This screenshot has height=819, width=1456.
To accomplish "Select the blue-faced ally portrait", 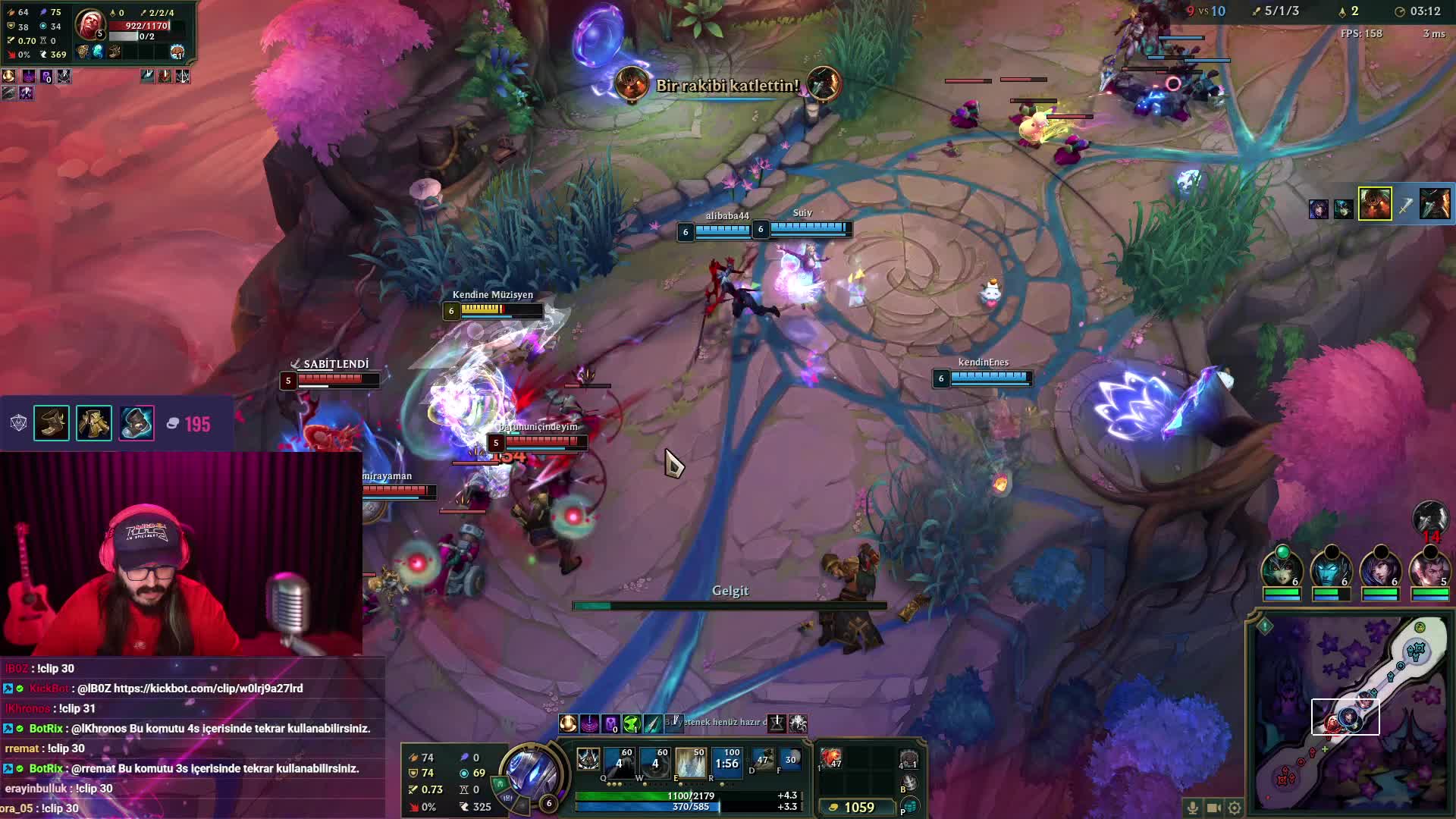I will (1331, 569).
